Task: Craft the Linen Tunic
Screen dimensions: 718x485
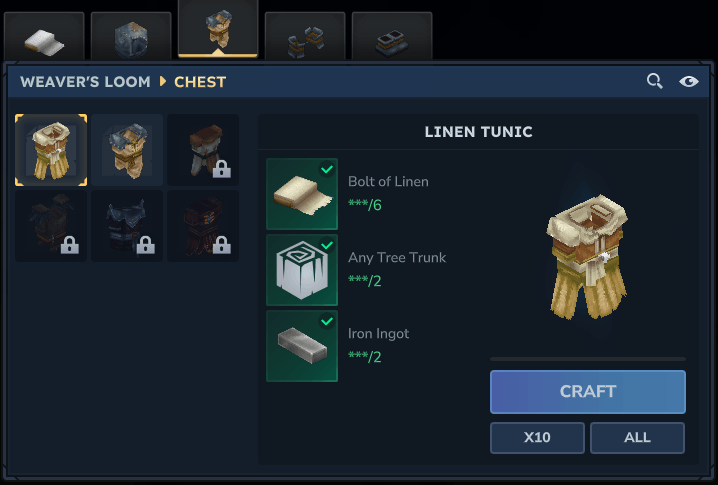Action: pyautogui.click(x=587, y=391)
